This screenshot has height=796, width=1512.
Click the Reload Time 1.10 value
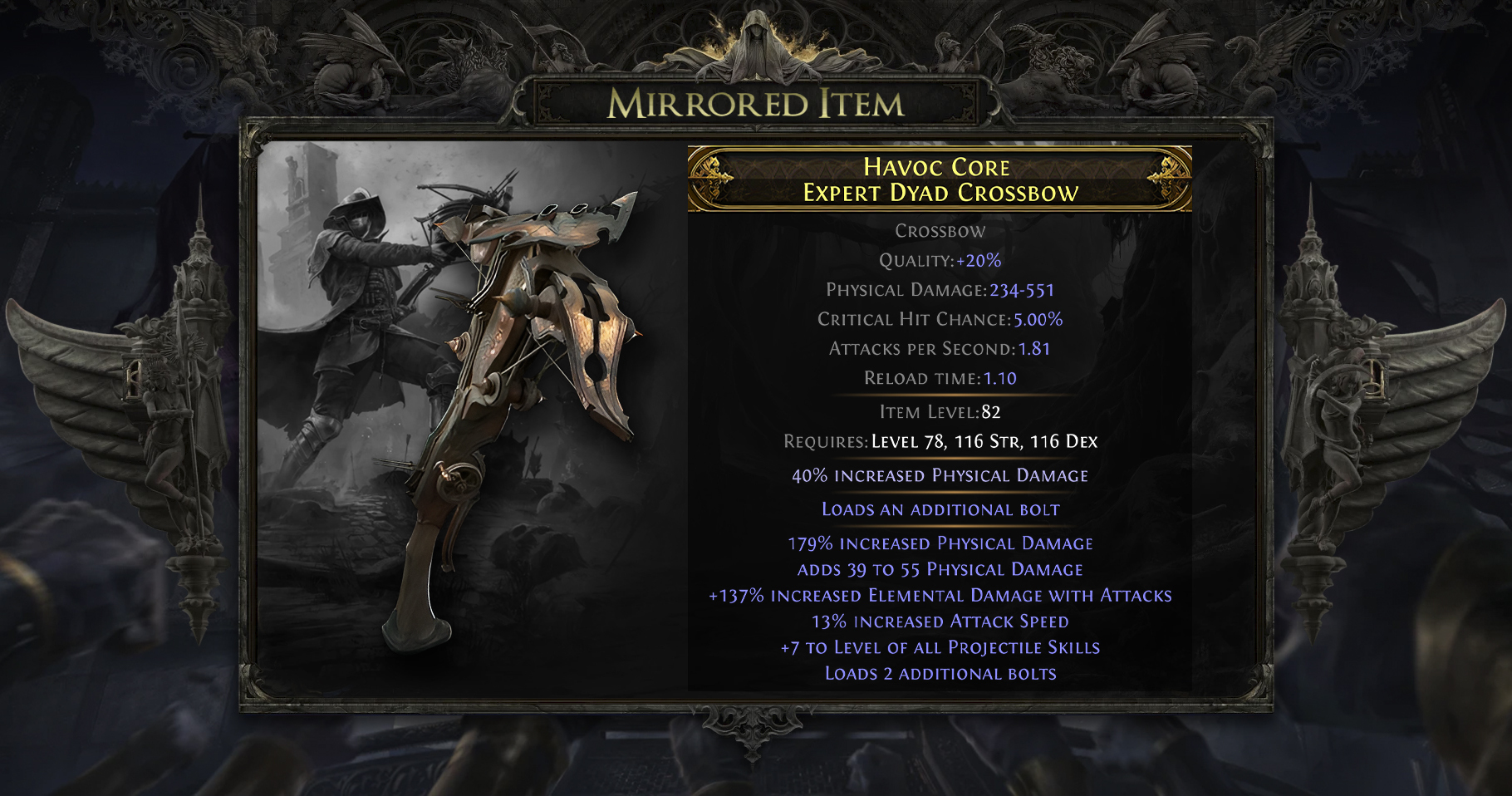[1008, 378]
